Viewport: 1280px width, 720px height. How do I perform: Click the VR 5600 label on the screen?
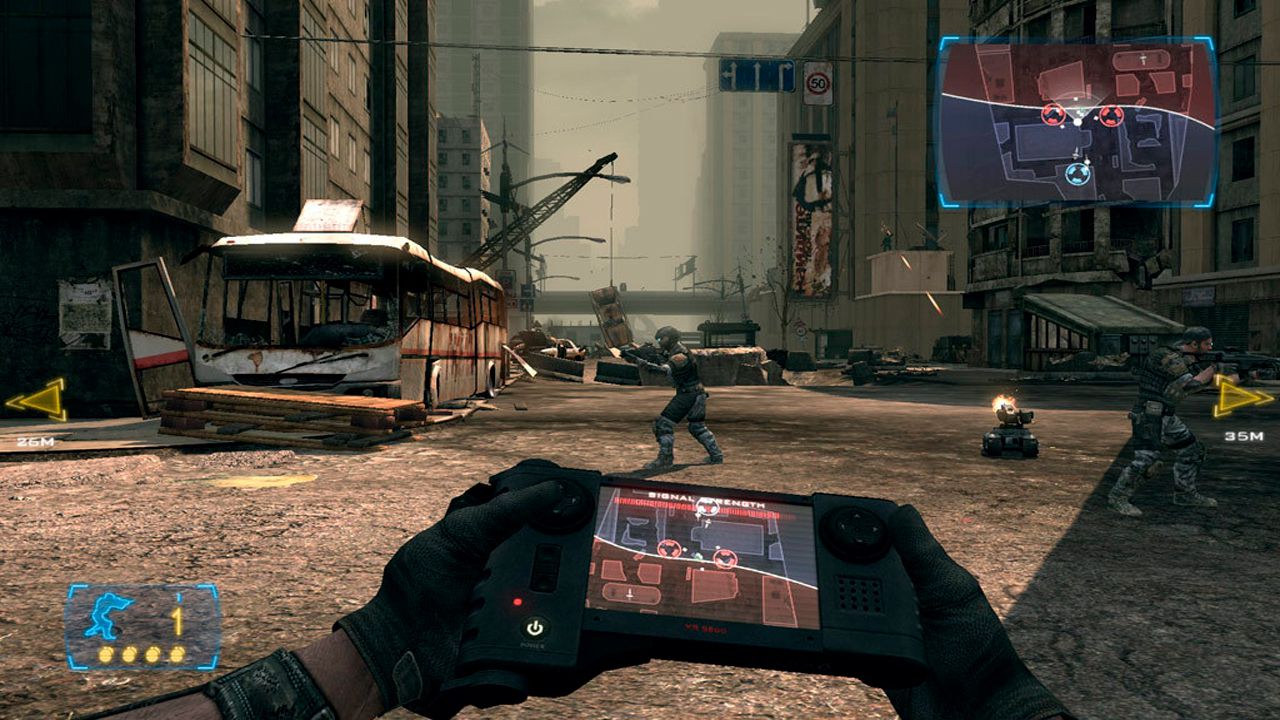[x=704, y=629]
